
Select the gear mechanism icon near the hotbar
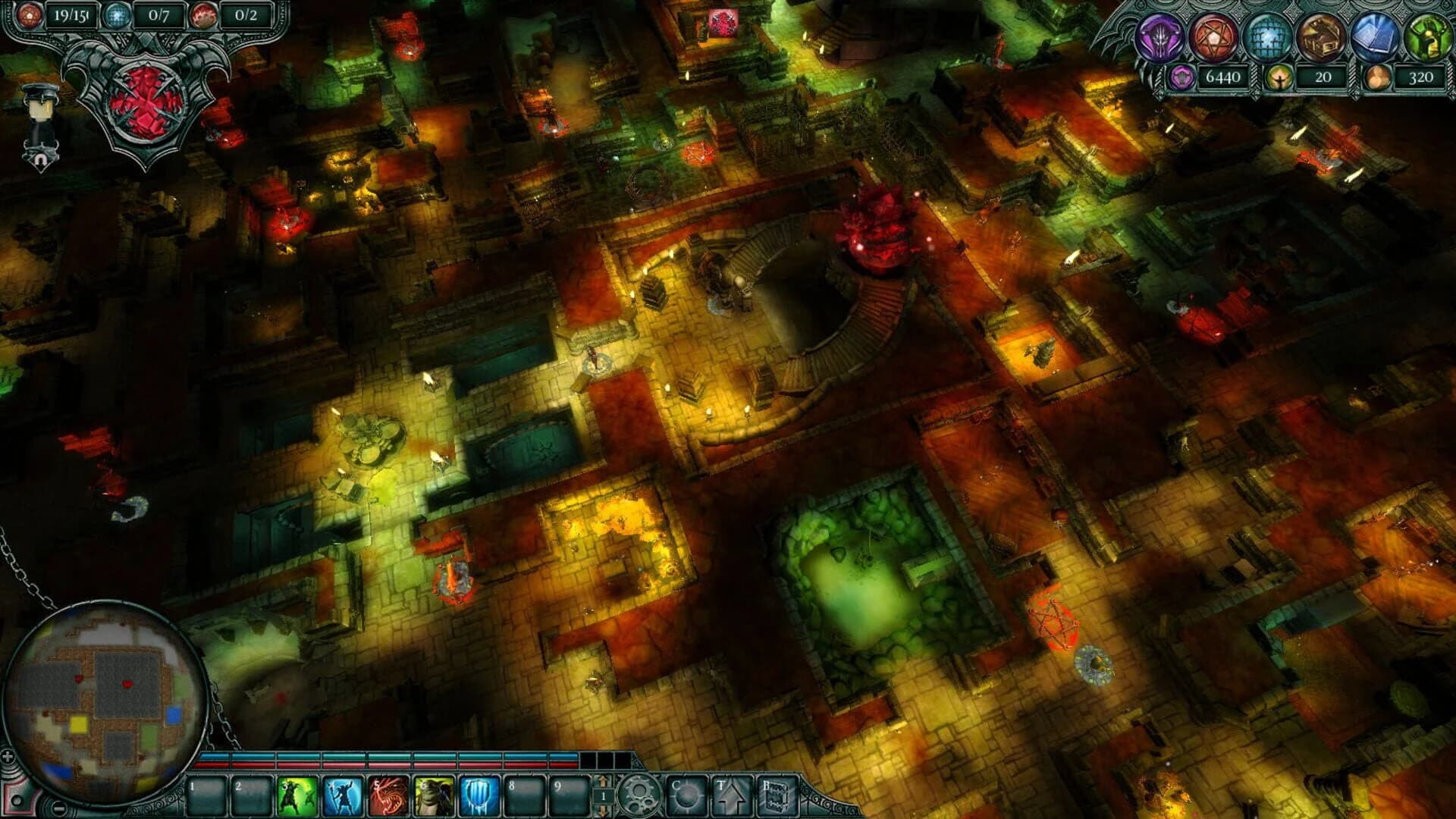click(639, 795)
